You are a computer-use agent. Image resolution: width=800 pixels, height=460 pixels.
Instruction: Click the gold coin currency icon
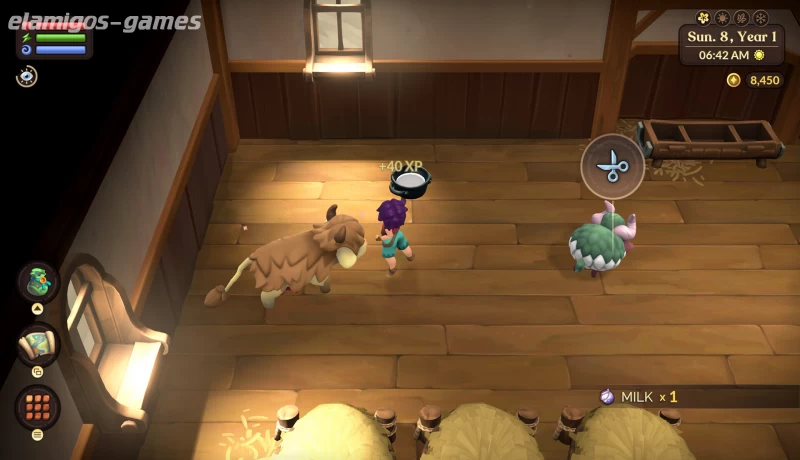click(x=734, y=80)
